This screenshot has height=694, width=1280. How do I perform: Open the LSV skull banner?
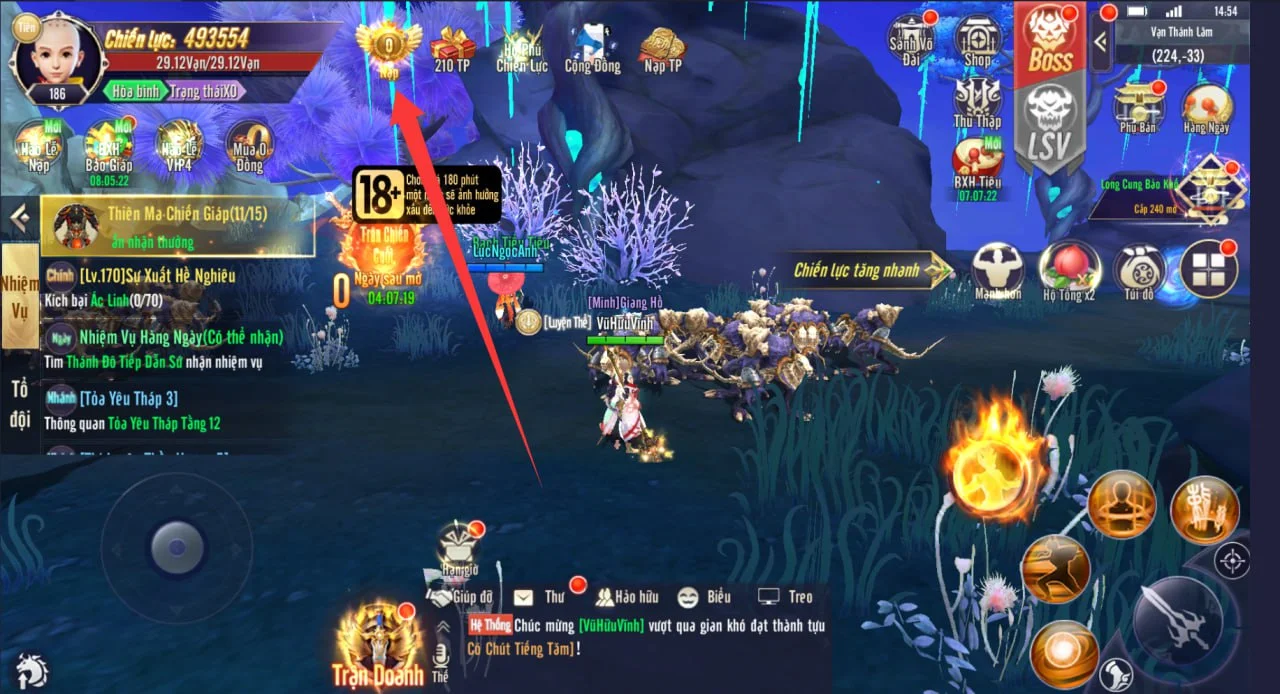1049,127
